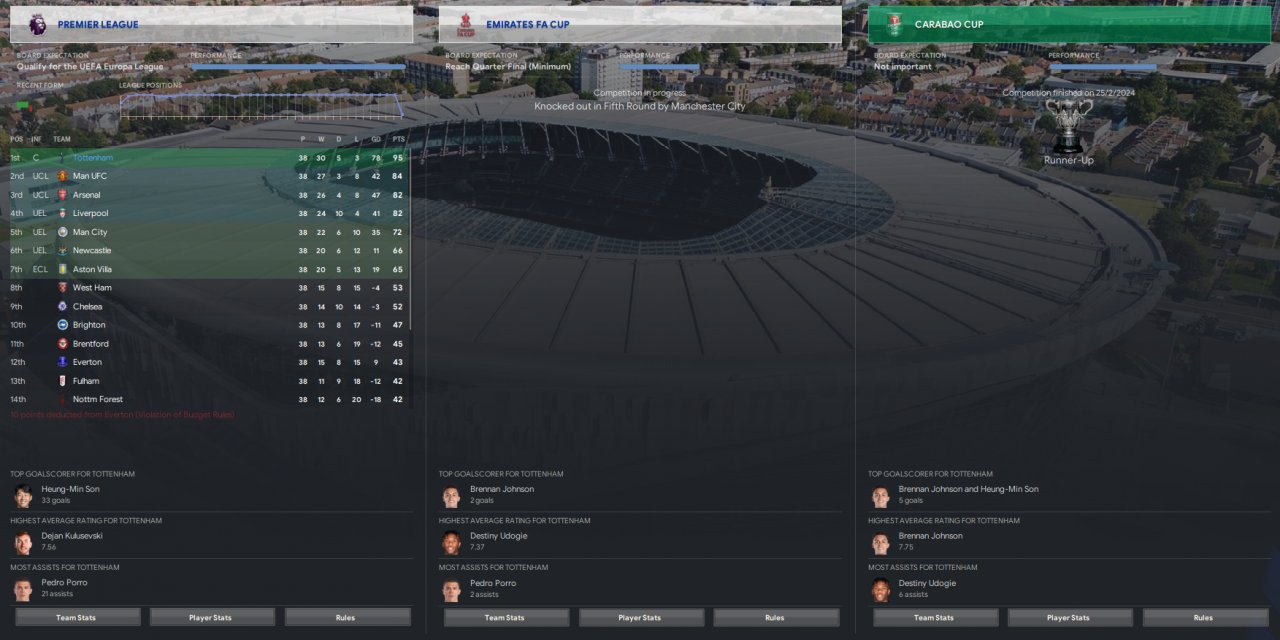View Rules for the Carabao Cup
This screenshot has width=1280, height=640.
[x=1203, y=617]
